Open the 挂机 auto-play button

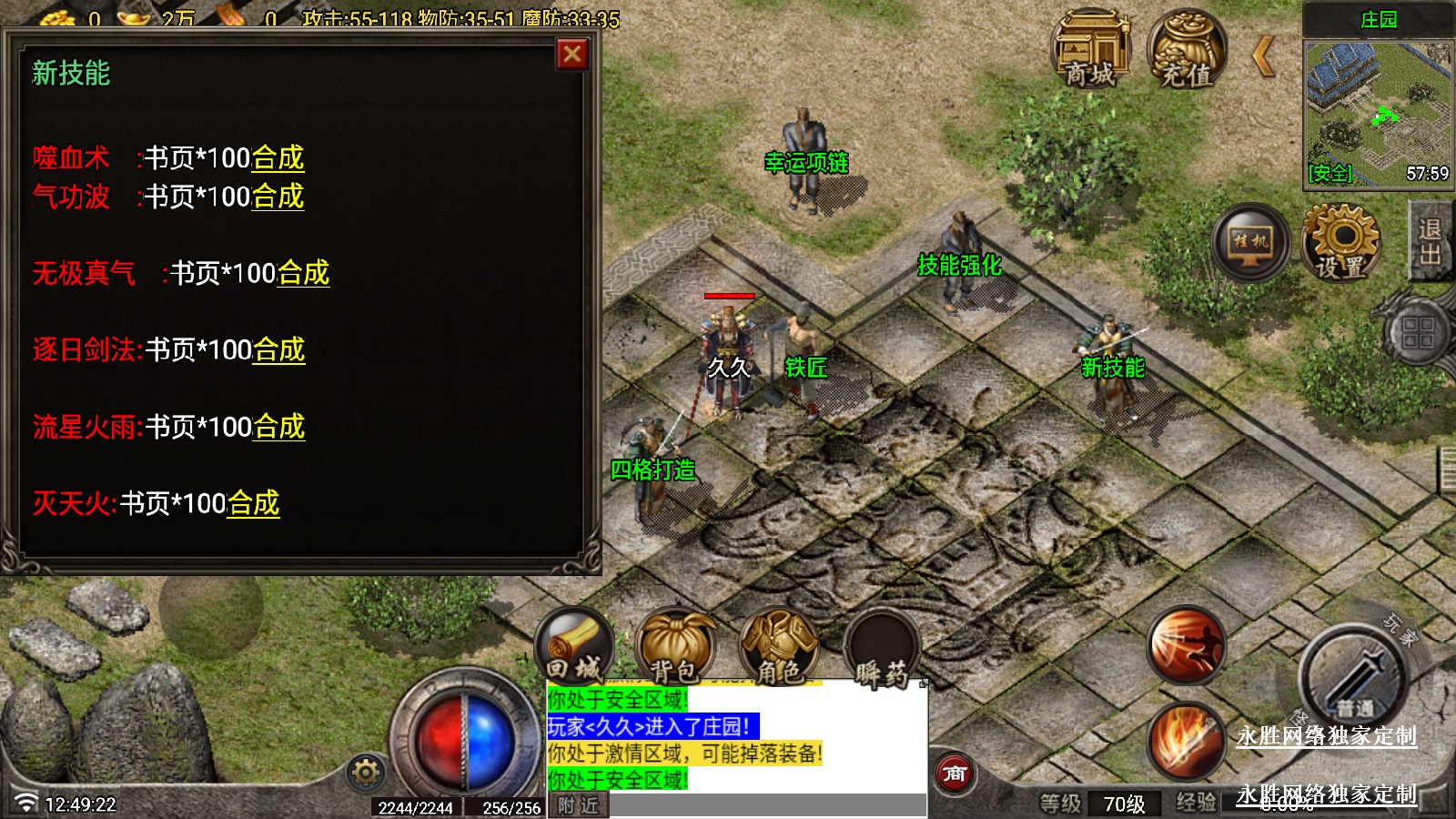tap(1250, 242)
